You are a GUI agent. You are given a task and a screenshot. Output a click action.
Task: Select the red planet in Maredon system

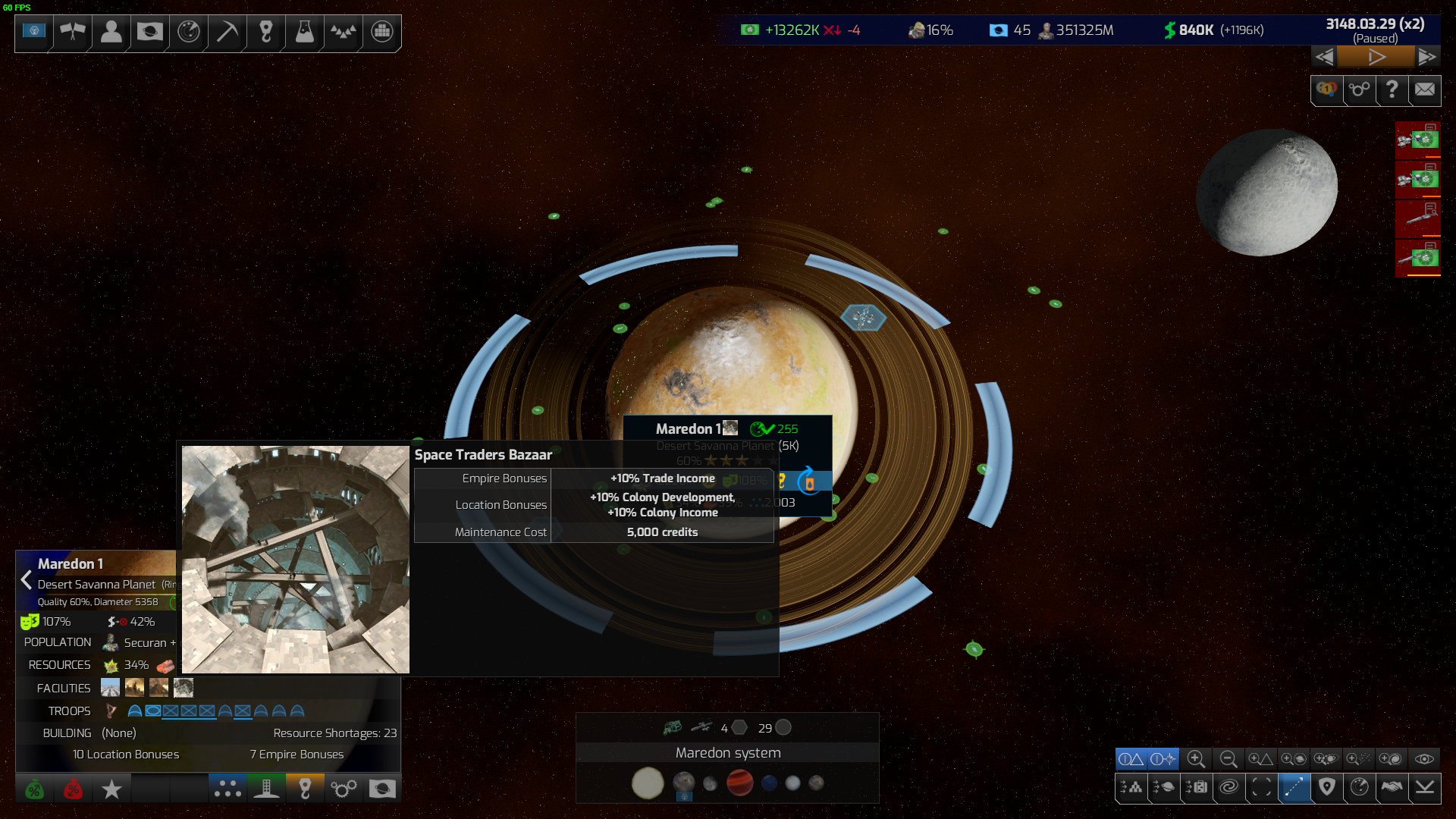(x=739, y=783)
